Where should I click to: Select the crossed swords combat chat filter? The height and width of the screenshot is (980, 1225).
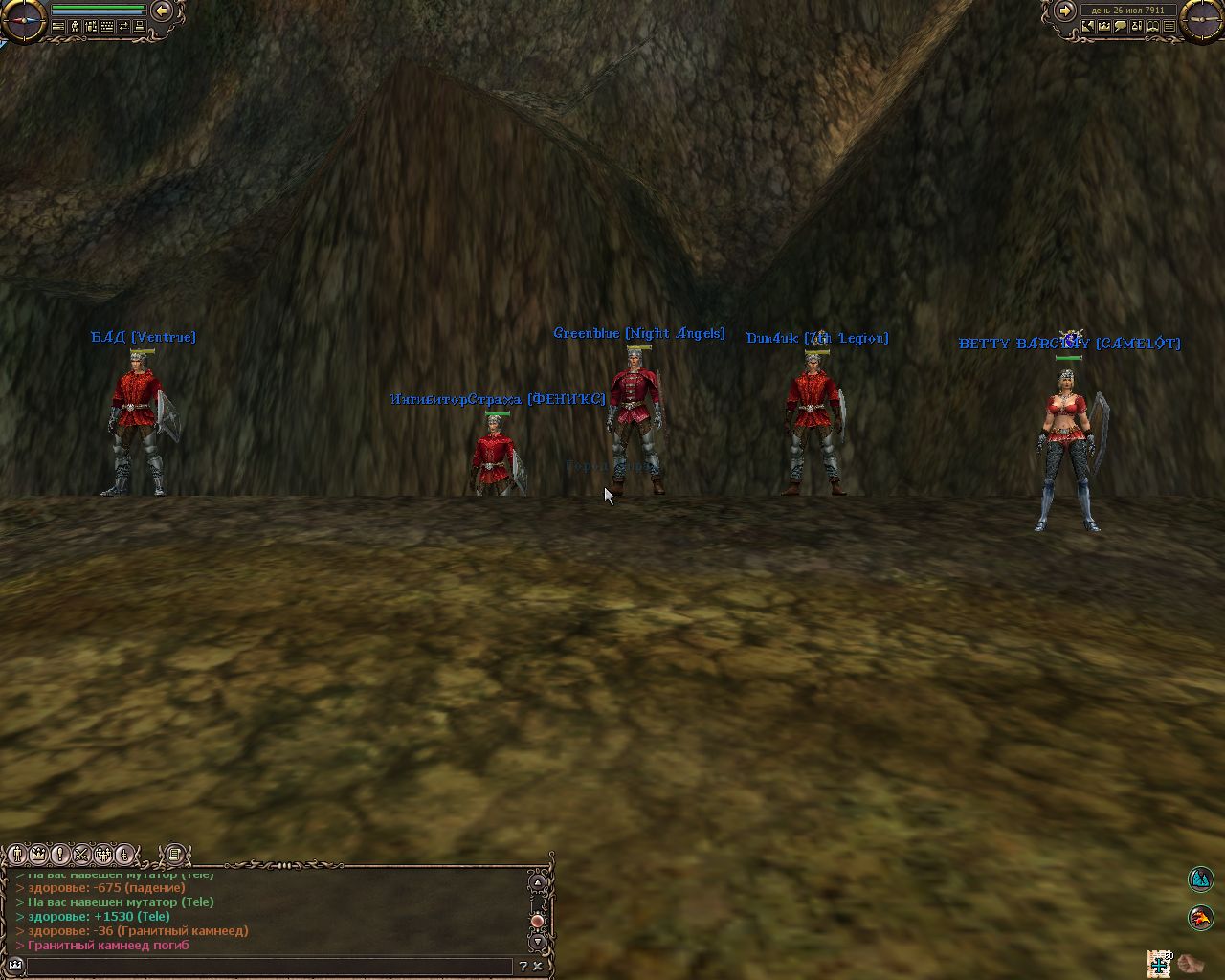81,854
